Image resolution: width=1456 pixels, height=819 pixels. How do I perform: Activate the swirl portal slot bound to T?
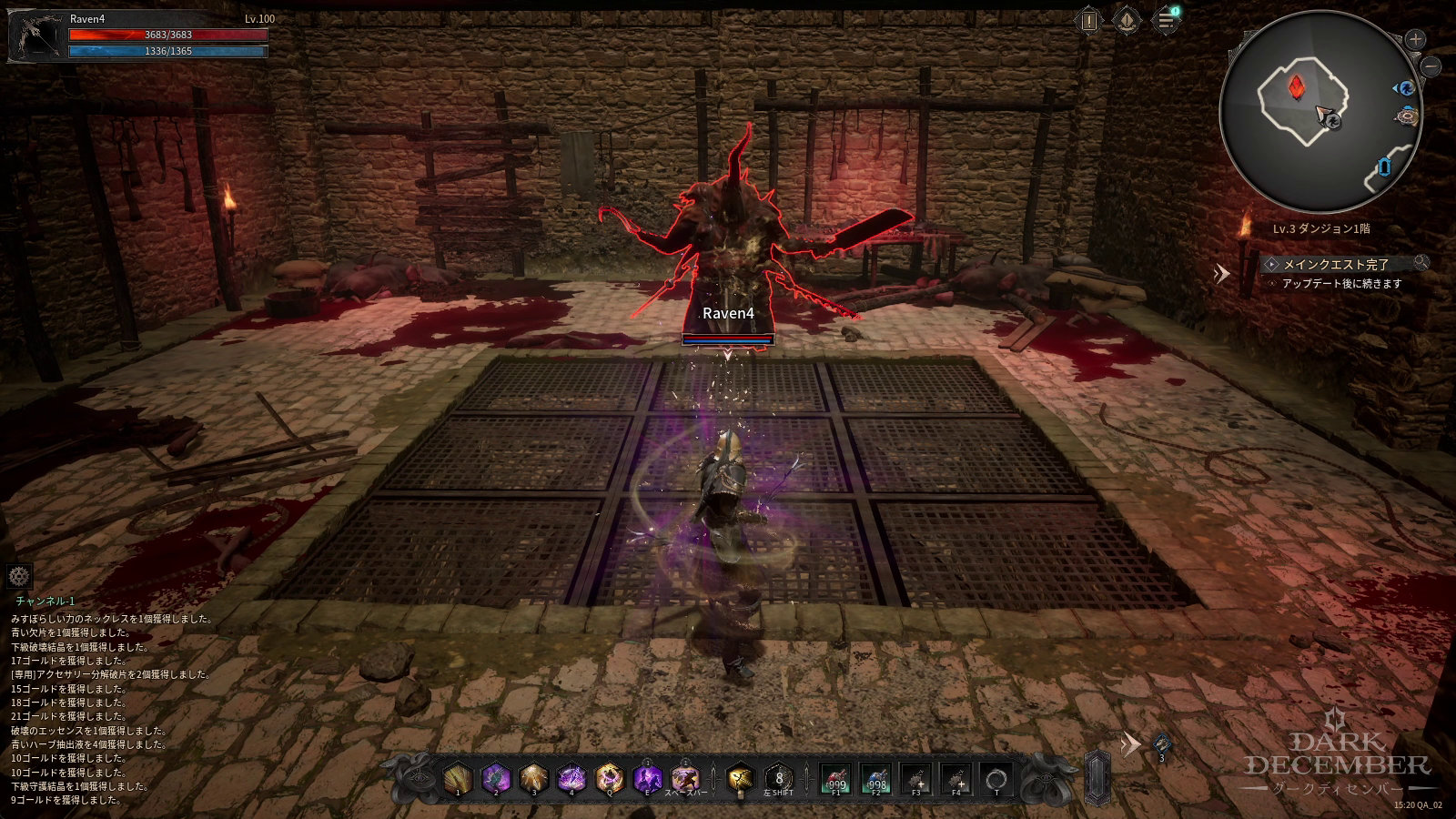pyautogui.click(x=996, y=779)
